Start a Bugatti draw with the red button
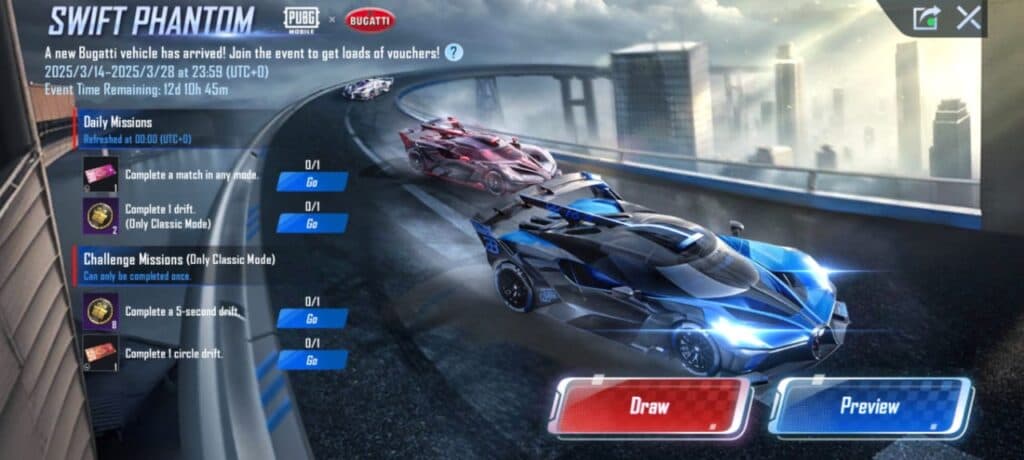This screenshot has width=1024, height=460. pos(650,407)
